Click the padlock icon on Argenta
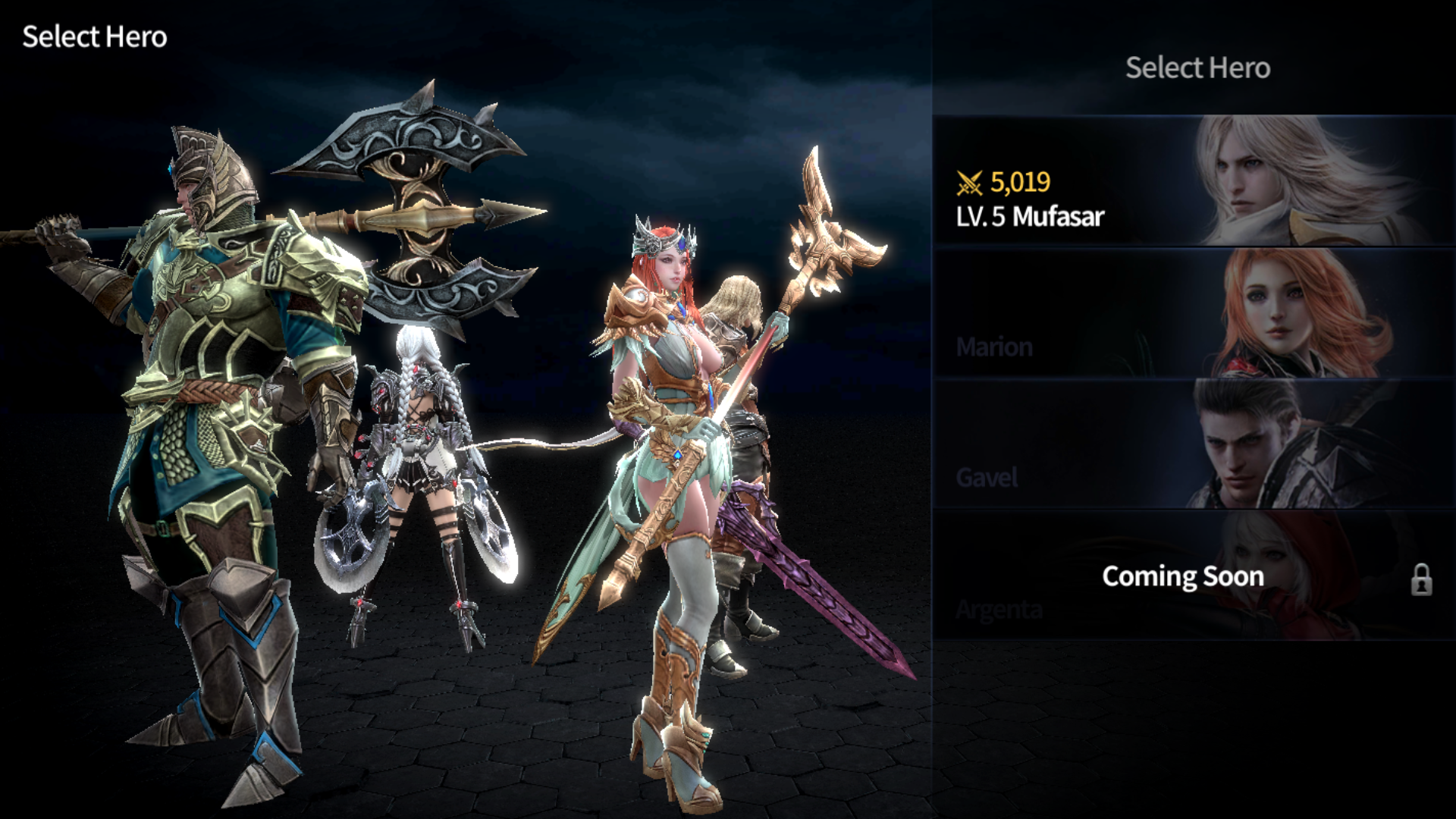Screen dimensions: 1456x819 coord(1421,580)
